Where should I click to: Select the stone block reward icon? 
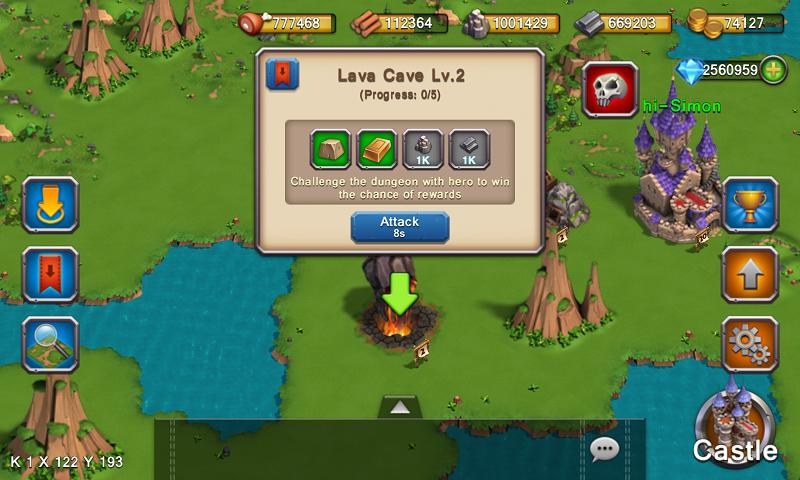point(329,149)
